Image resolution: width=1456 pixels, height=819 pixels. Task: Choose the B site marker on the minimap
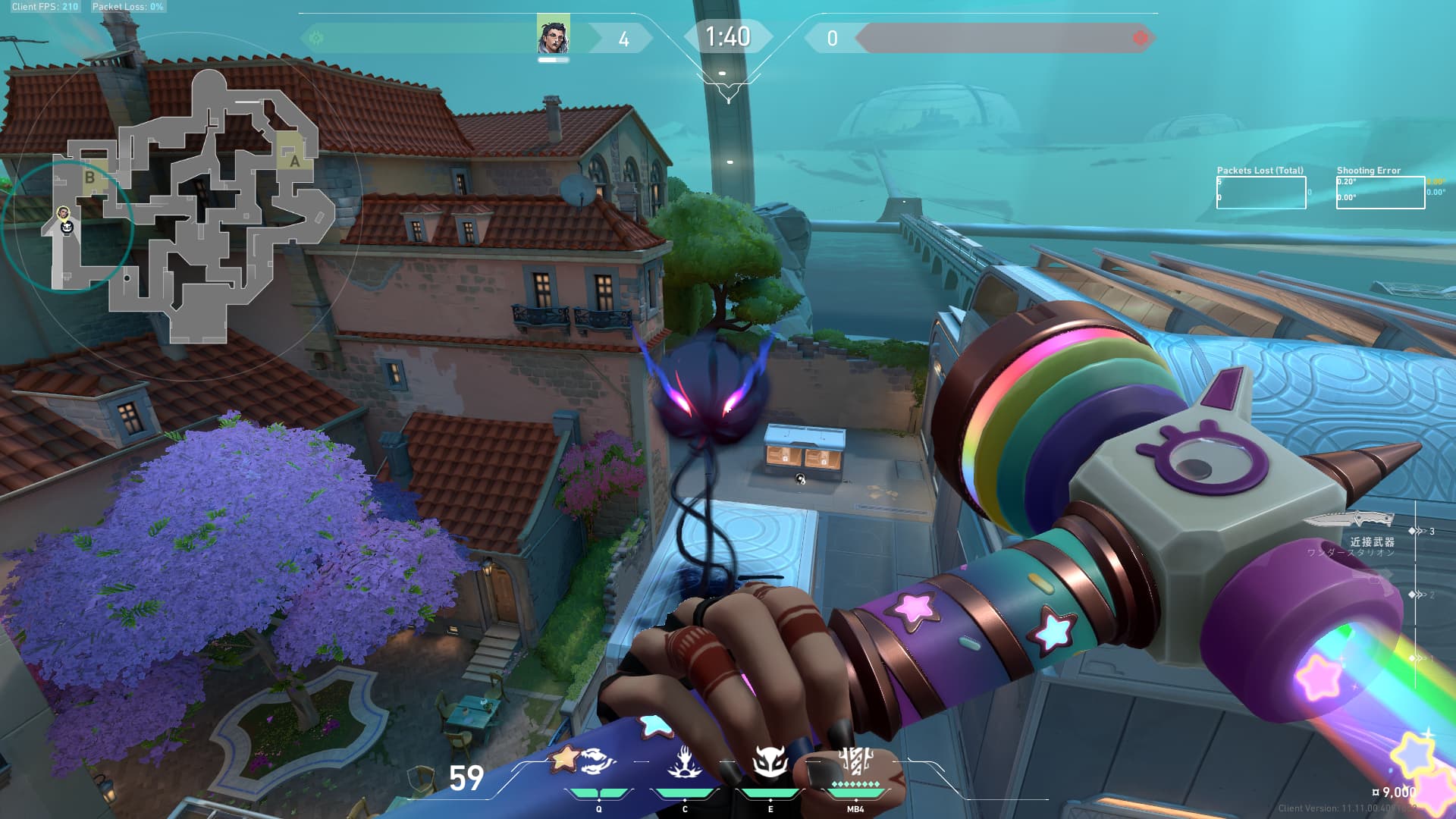tap(89, 177)
